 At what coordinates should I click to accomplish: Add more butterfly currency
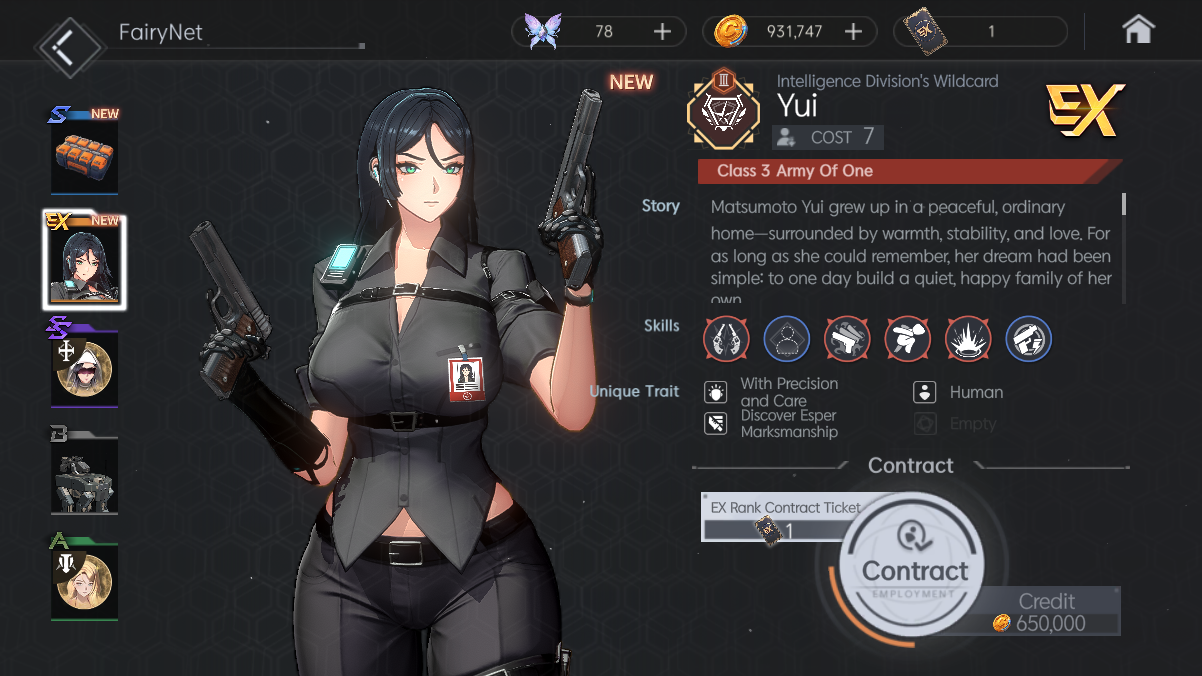[x=662, y=32]
